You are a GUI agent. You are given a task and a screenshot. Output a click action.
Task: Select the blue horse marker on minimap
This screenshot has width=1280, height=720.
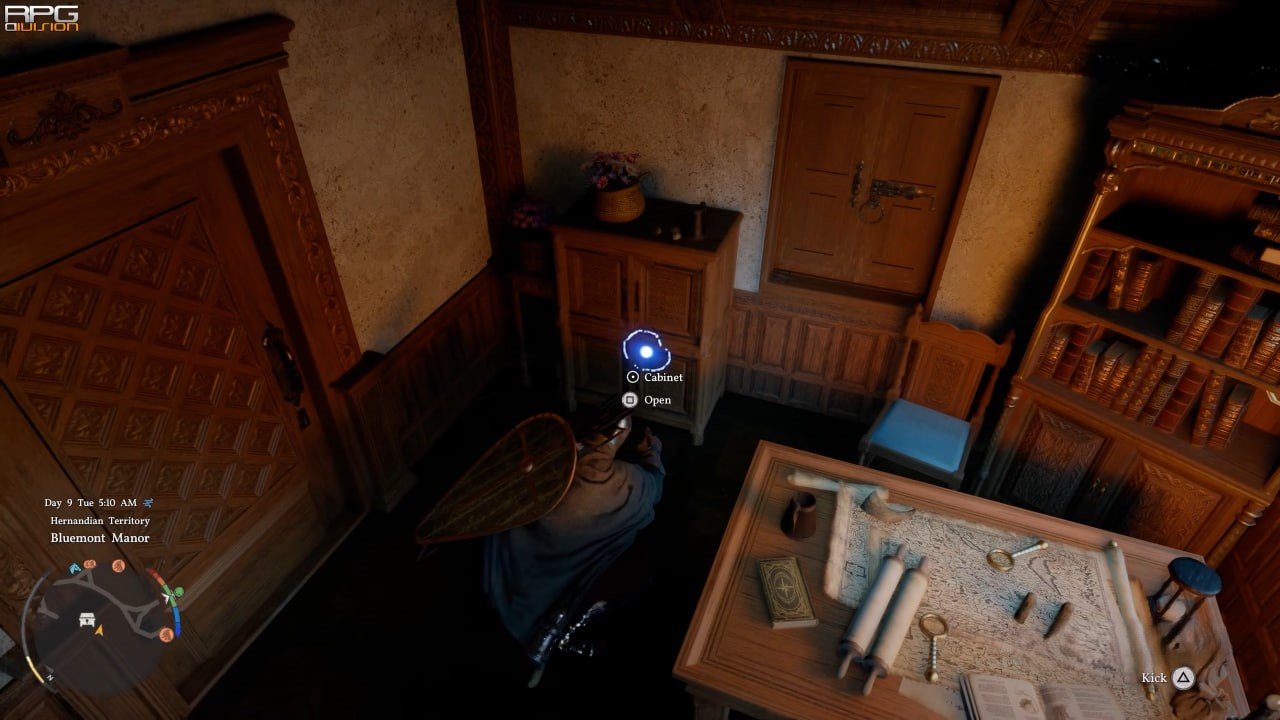click(75, 568)
